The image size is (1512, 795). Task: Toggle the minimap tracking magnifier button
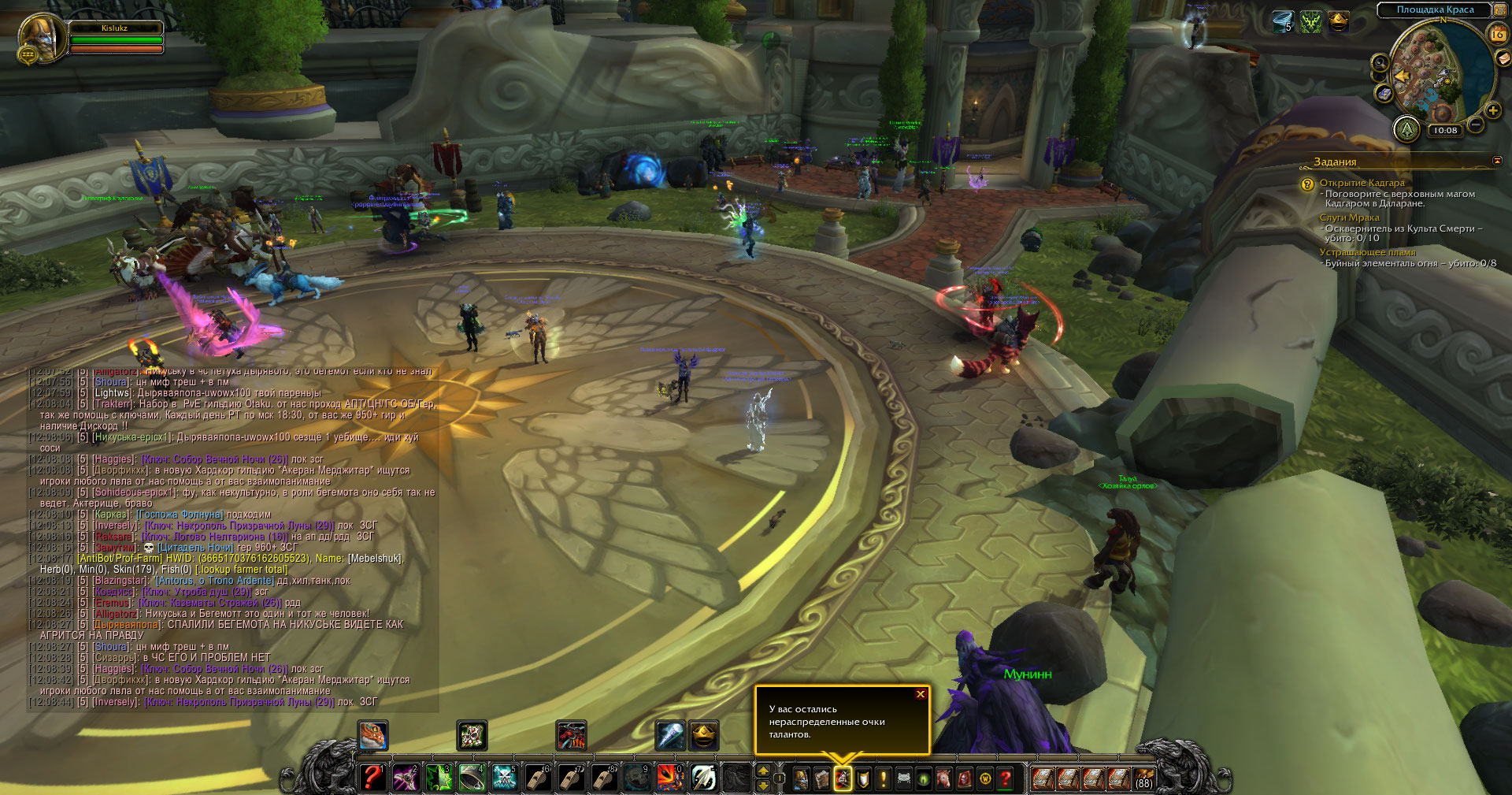coord(1380,62)
